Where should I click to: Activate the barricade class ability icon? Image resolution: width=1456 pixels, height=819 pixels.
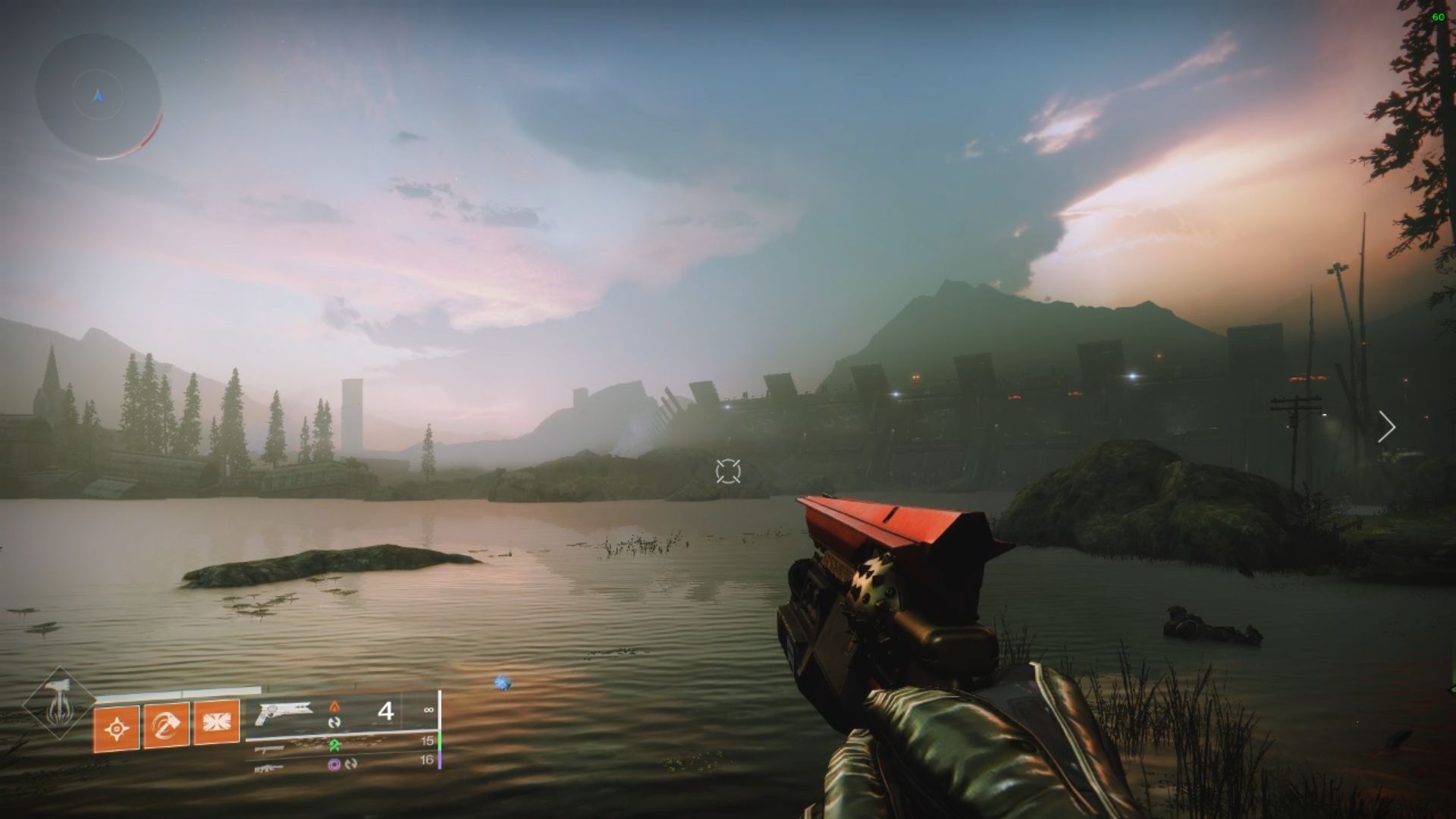coord(217,722)
